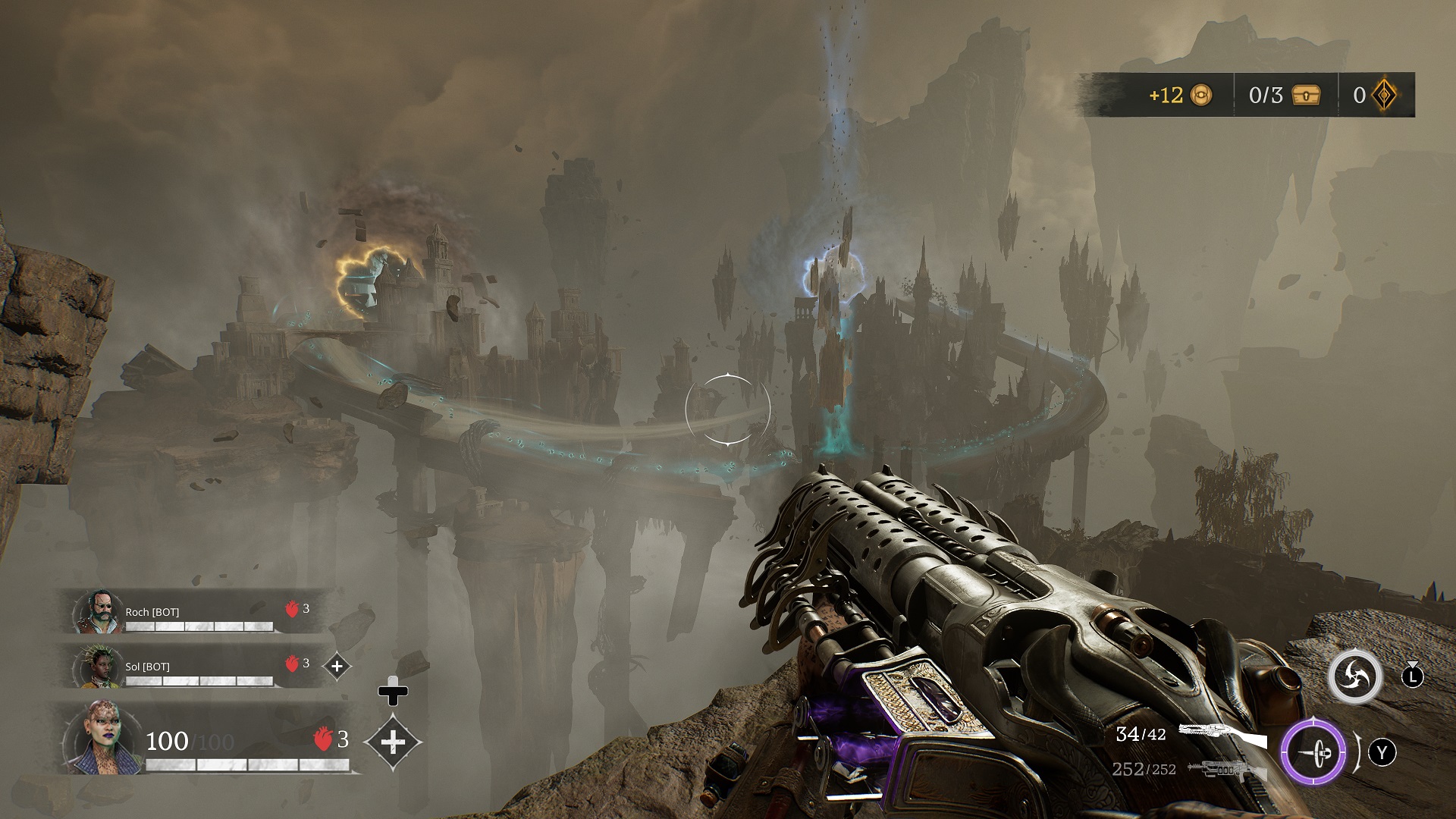
Task: Select the equipped primary weapon icon
Action: coord(1222,734)
